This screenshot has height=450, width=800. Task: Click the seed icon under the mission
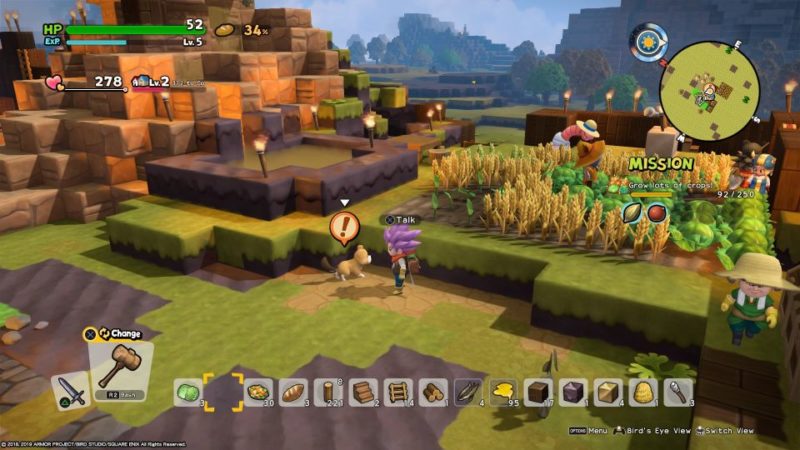(x=632, y=212)
